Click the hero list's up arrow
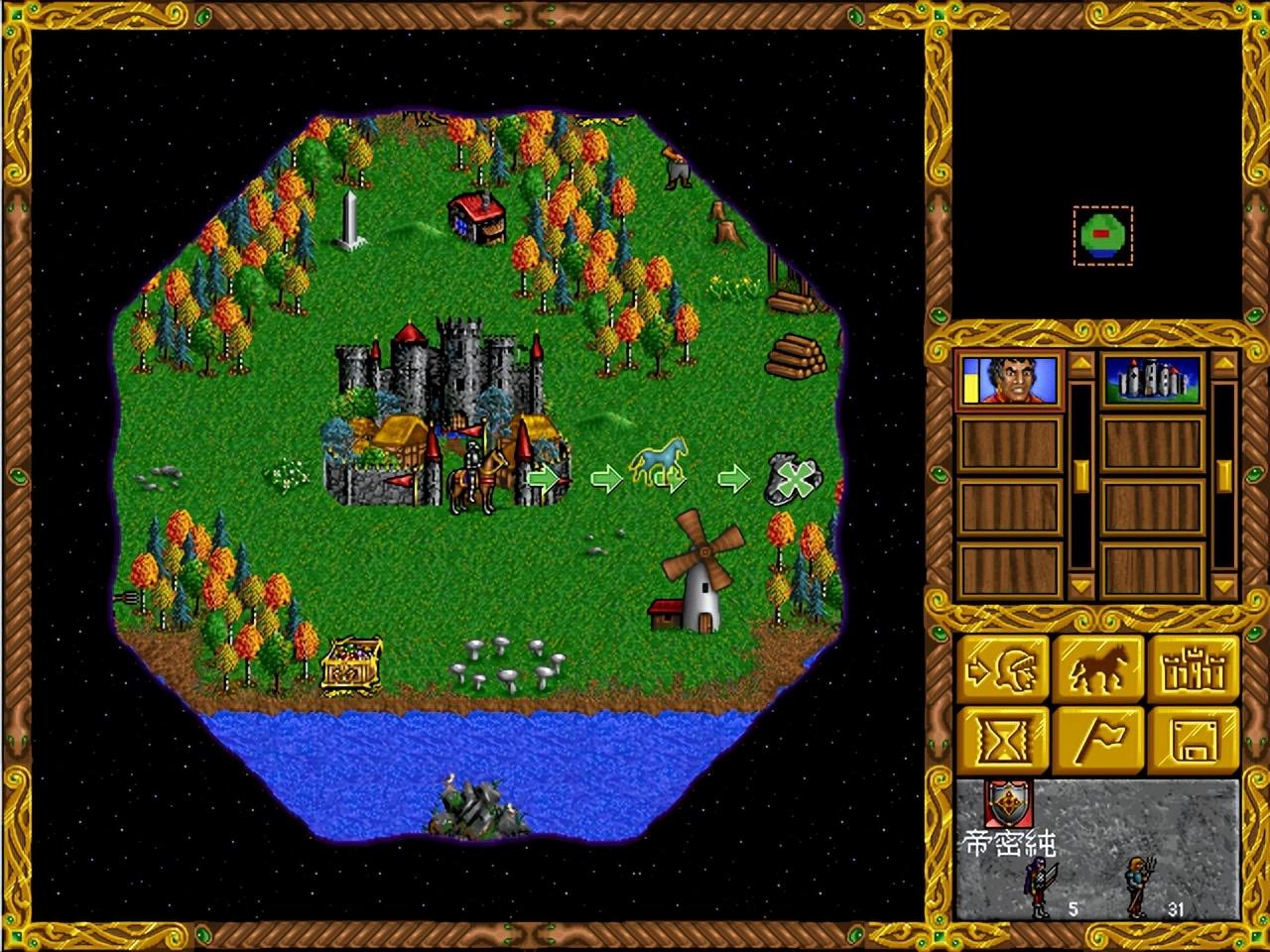 tap(1080, 366)
